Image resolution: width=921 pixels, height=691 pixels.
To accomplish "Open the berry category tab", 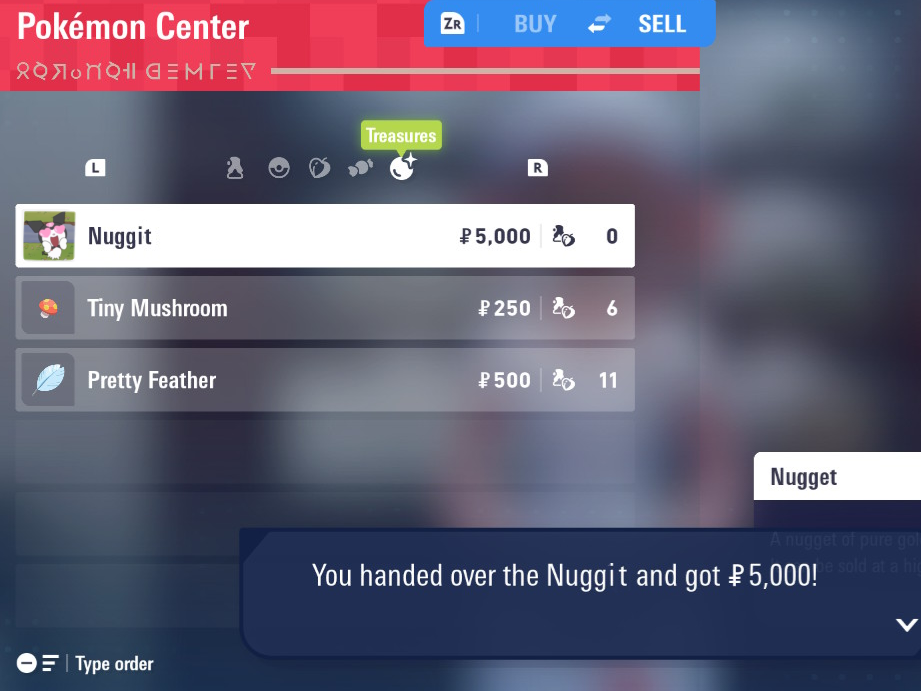I will coord(319,168).
